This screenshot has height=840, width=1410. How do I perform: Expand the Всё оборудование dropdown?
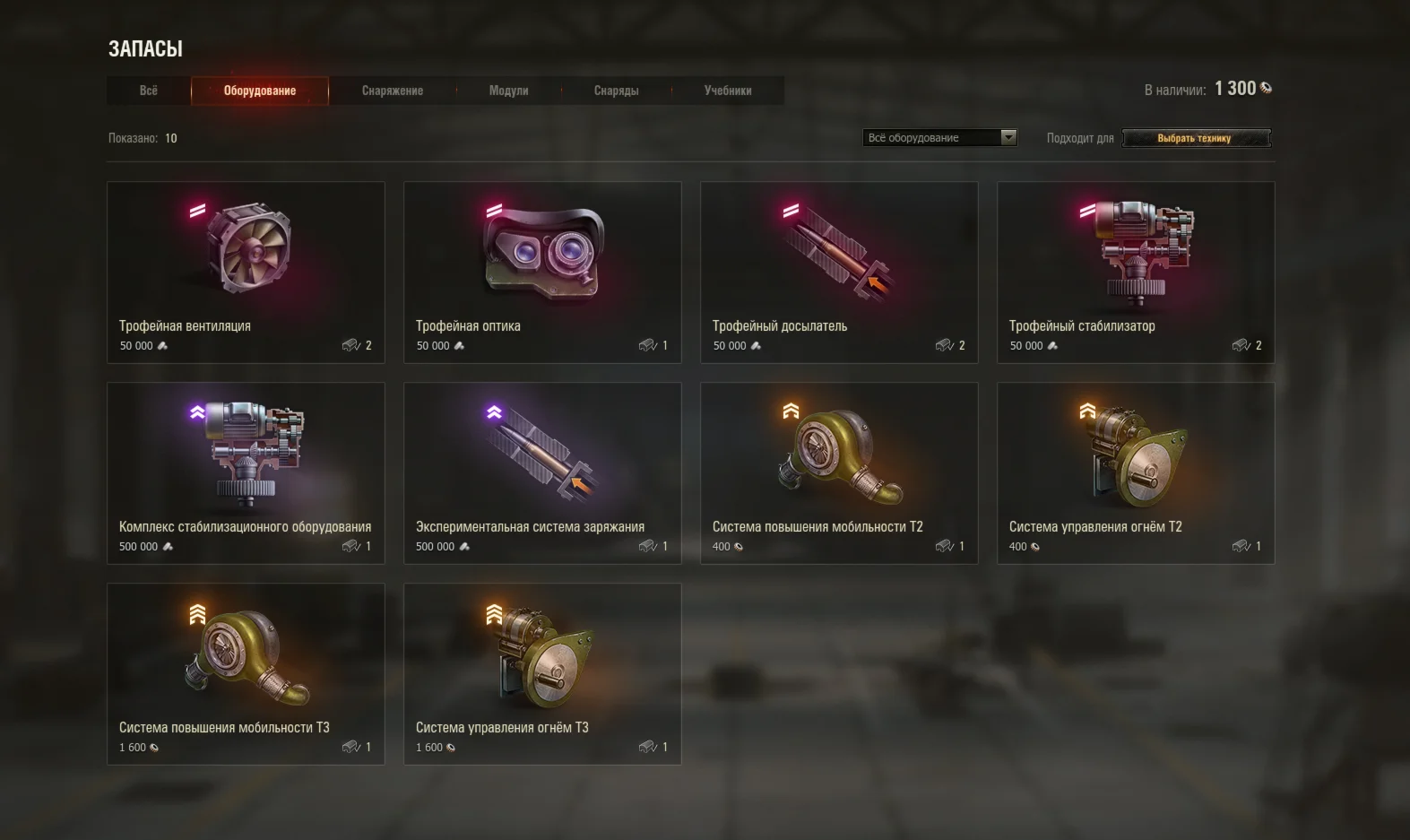click(940, 138)
